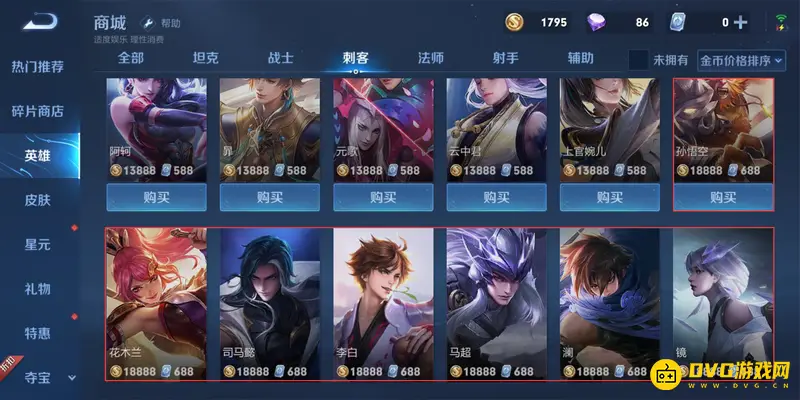Open the 金币价格排序 sort dropdown
Screen dimensions: 800x400
pos(742,60)
